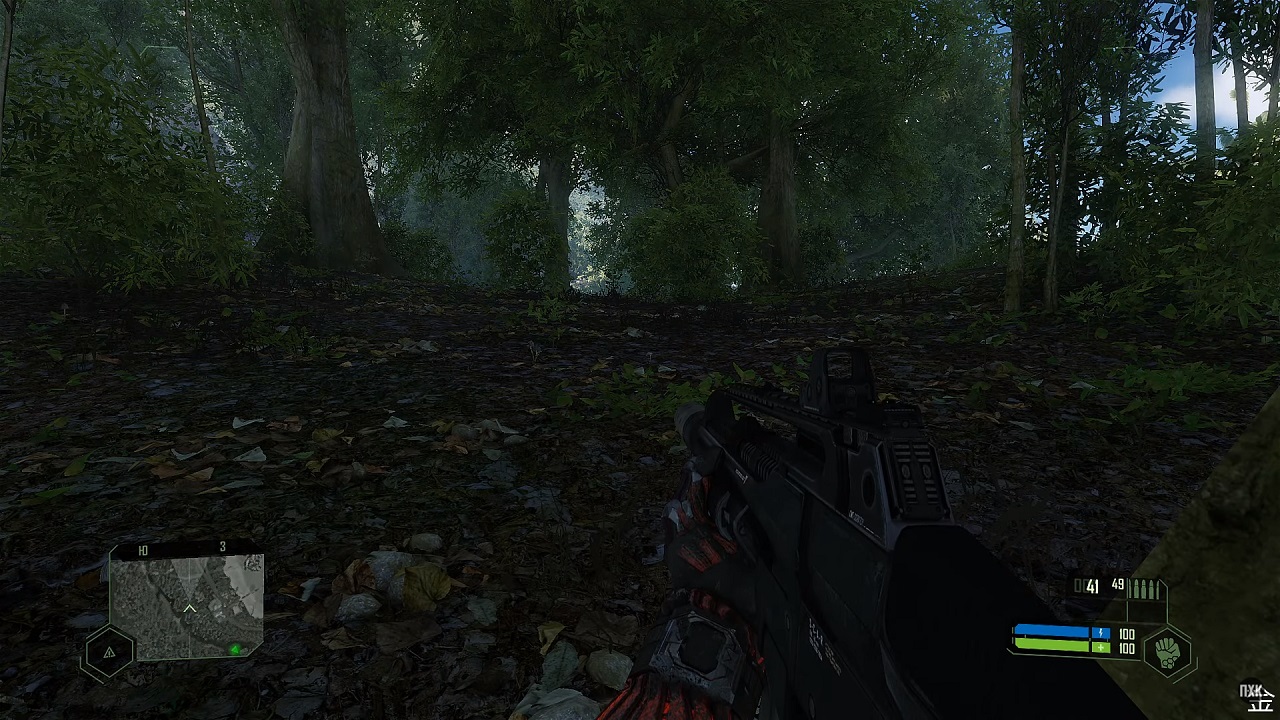1280x720 pixels.
Task: Expand the minimap panel
Action: point(188,605)
